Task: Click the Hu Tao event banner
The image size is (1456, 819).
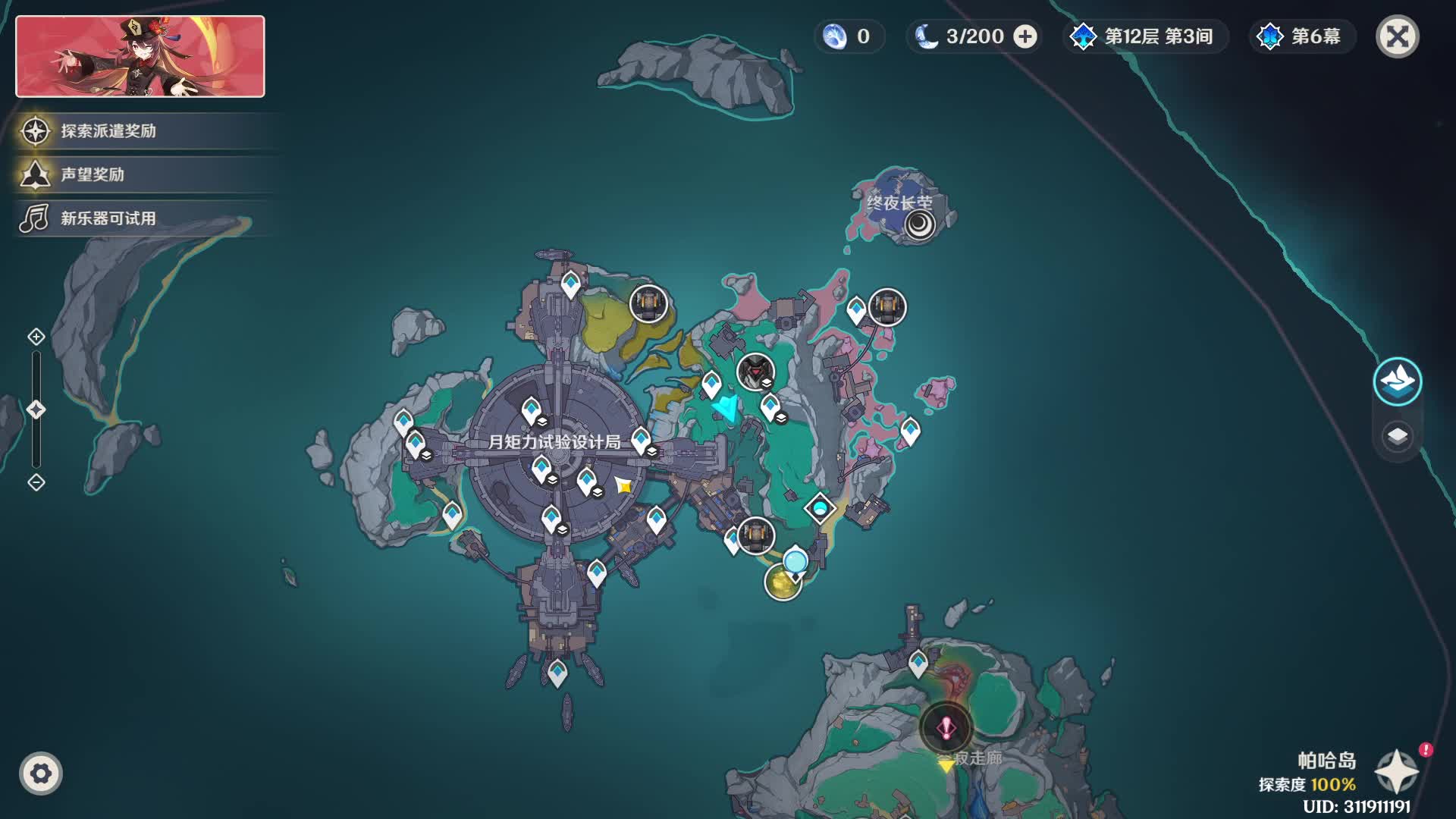Action: (x=140, y=57)
